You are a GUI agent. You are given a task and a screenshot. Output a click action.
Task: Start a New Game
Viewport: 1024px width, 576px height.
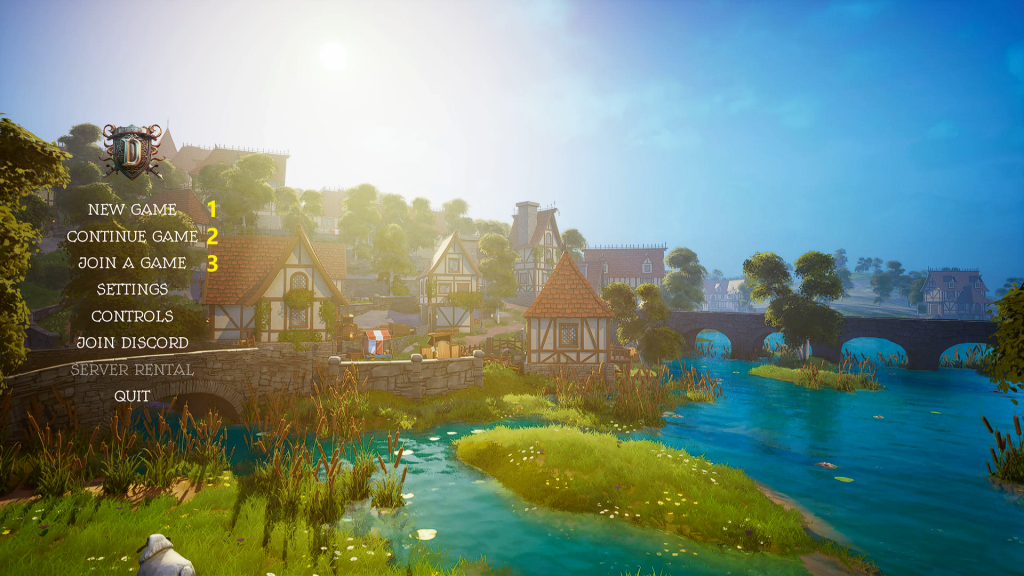pyautogui.click(x=132, y=210)
